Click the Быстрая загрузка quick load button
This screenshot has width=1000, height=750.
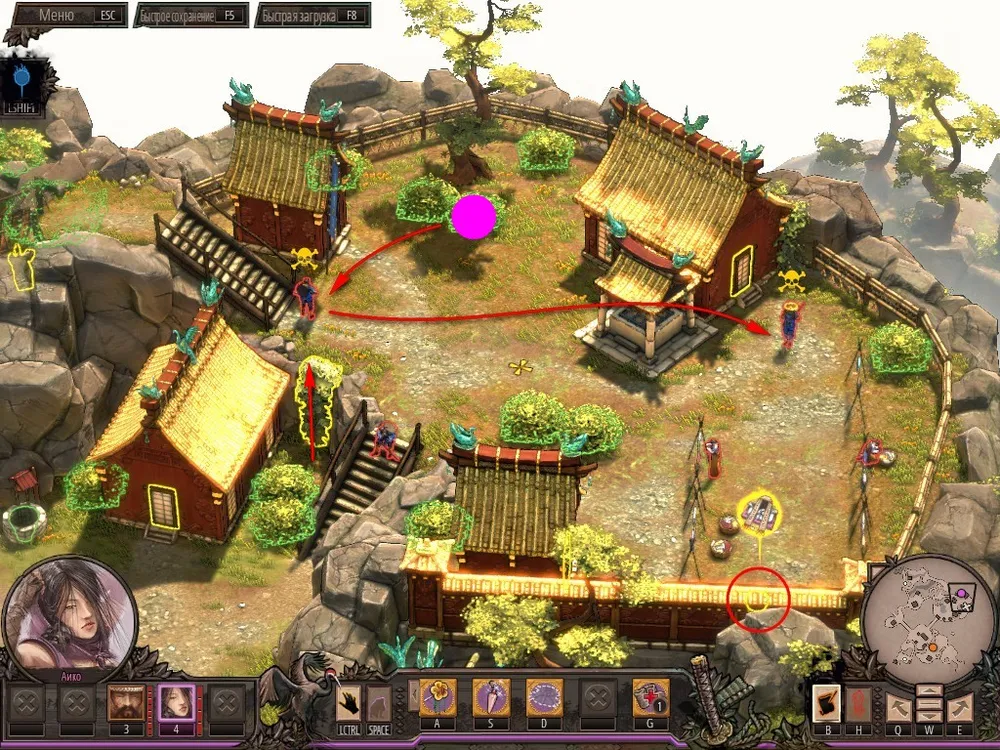point(312,16)
